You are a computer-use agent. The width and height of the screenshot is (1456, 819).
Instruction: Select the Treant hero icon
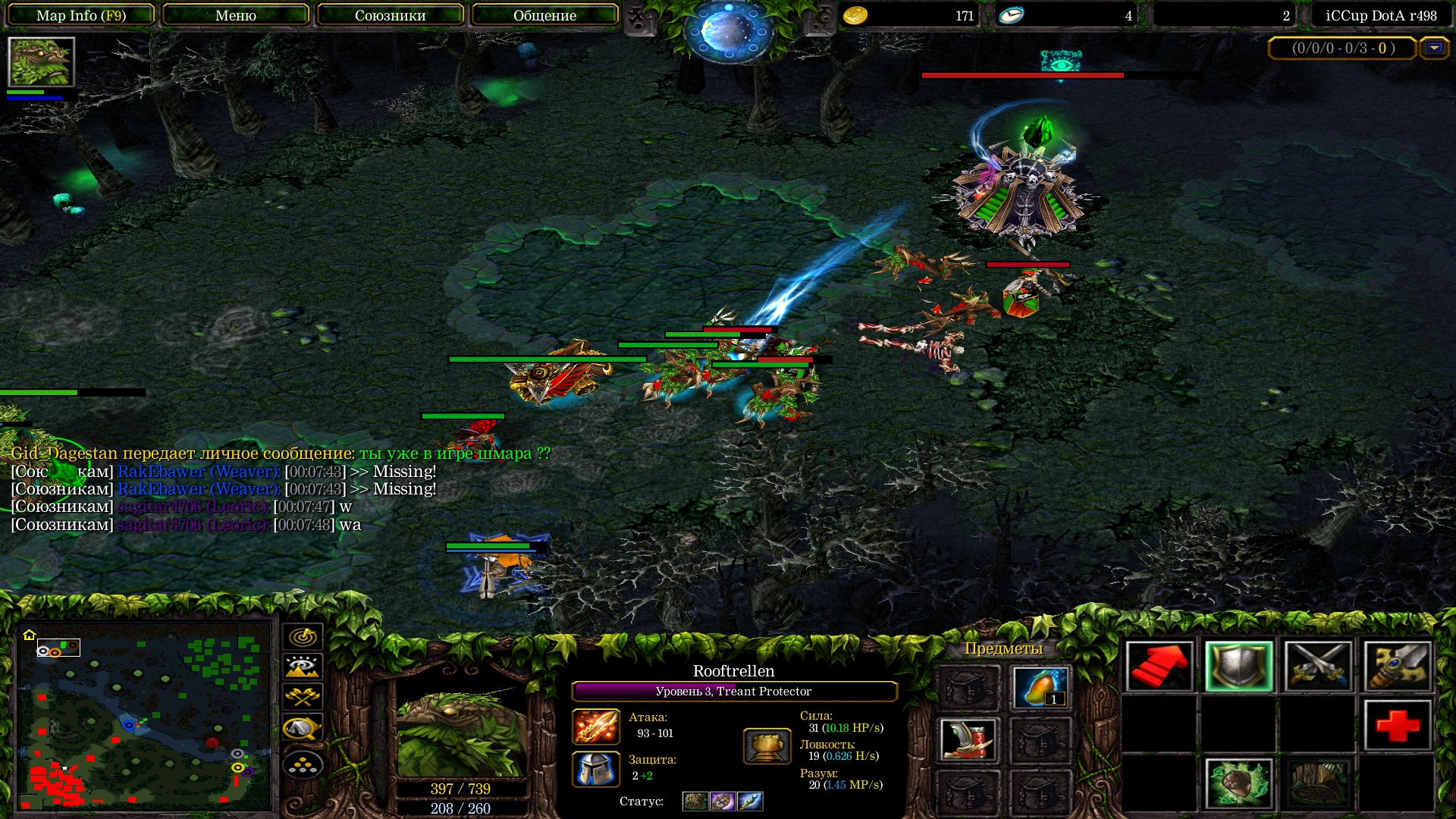41,62
